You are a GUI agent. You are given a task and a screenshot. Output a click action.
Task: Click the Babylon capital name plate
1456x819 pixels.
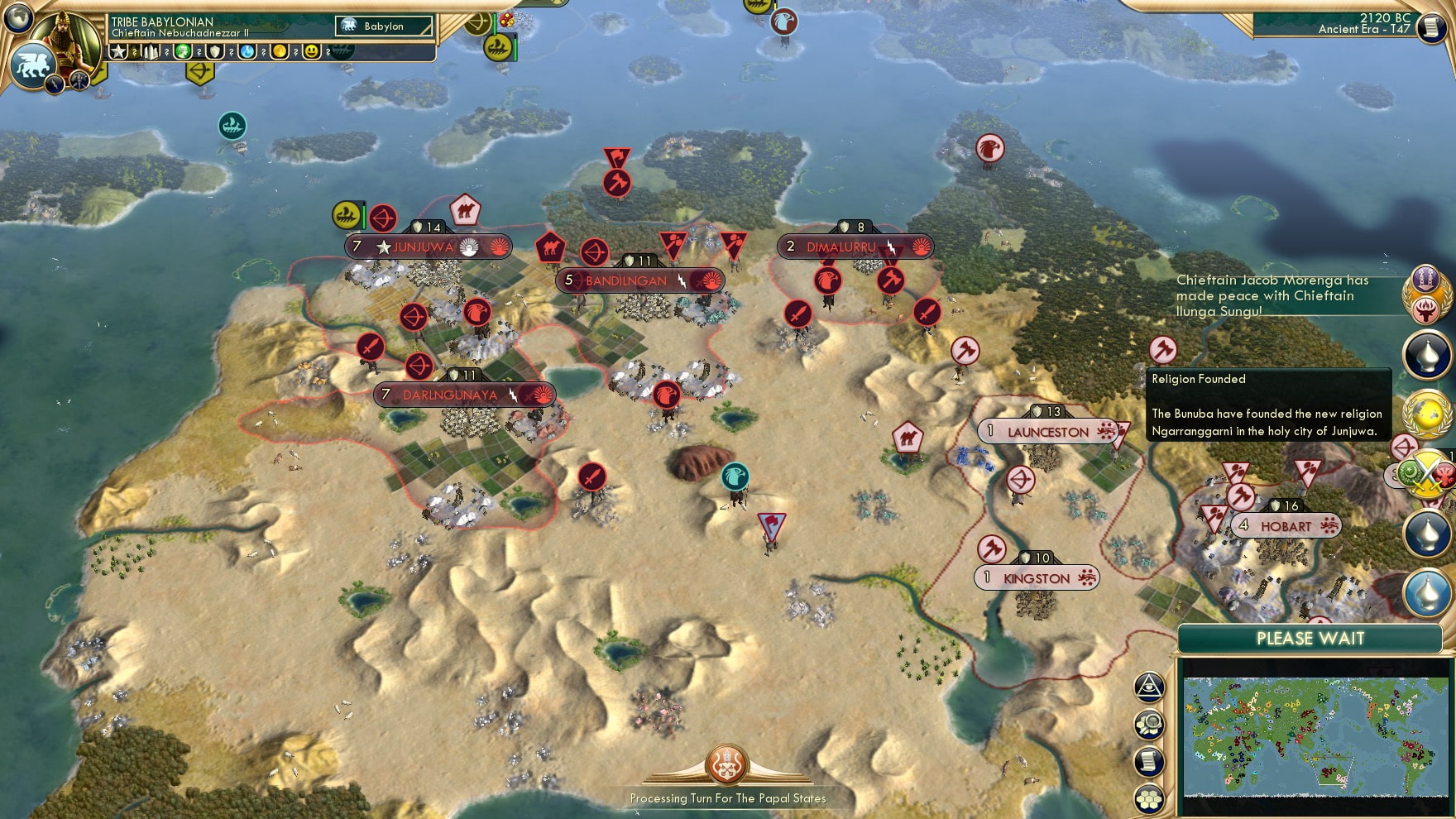(x=385, y=26)
